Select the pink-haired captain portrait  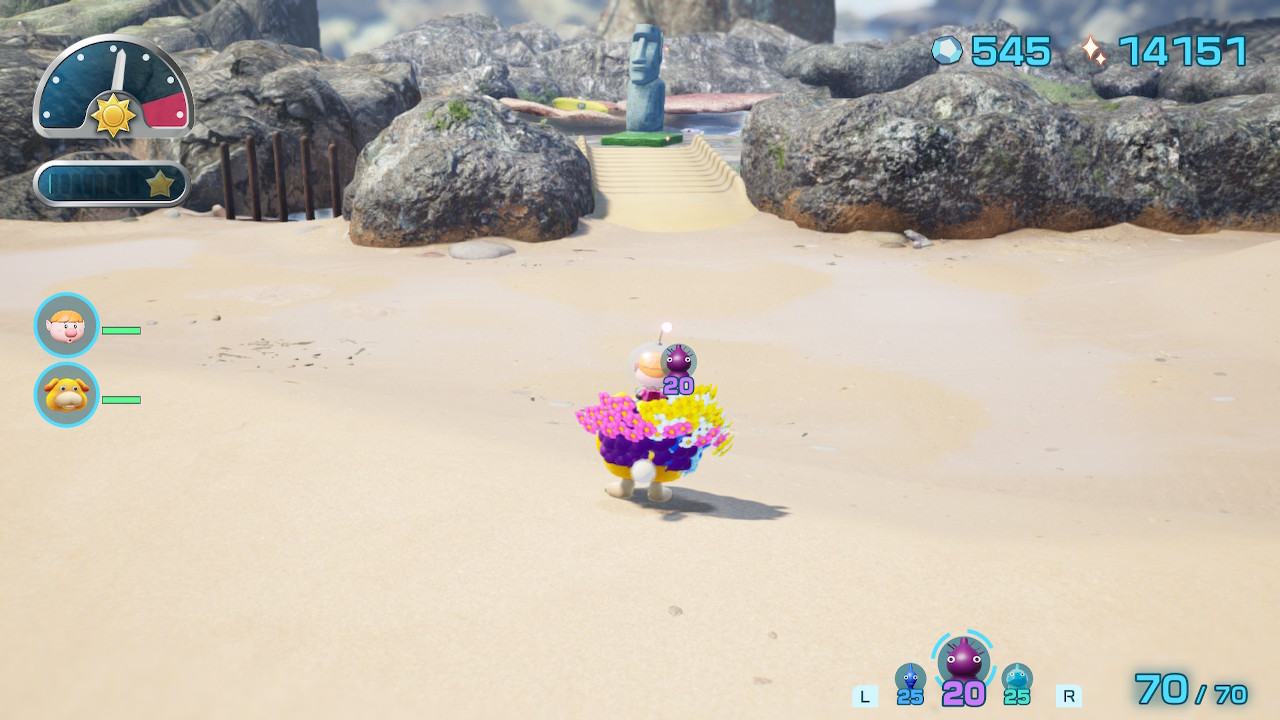67,325
